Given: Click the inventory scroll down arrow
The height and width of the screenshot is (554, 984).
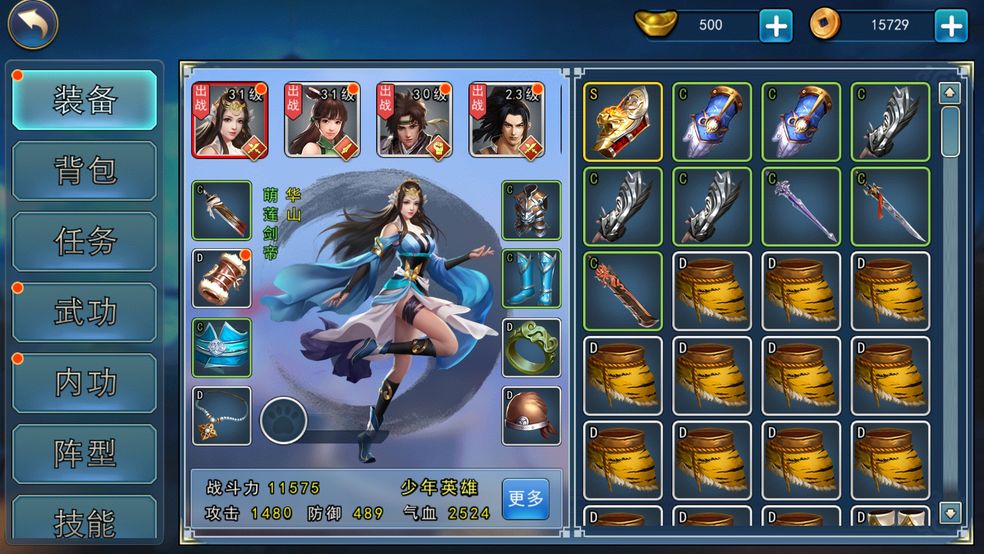Looking at the screenshot, I should coord(950,512).
